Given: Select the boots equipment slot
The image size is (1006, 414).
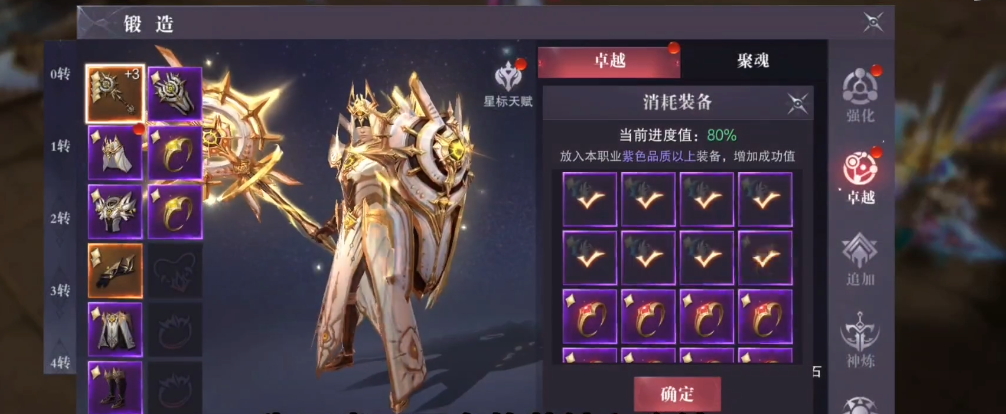Looking at the screenshot, I should [115, 386].
